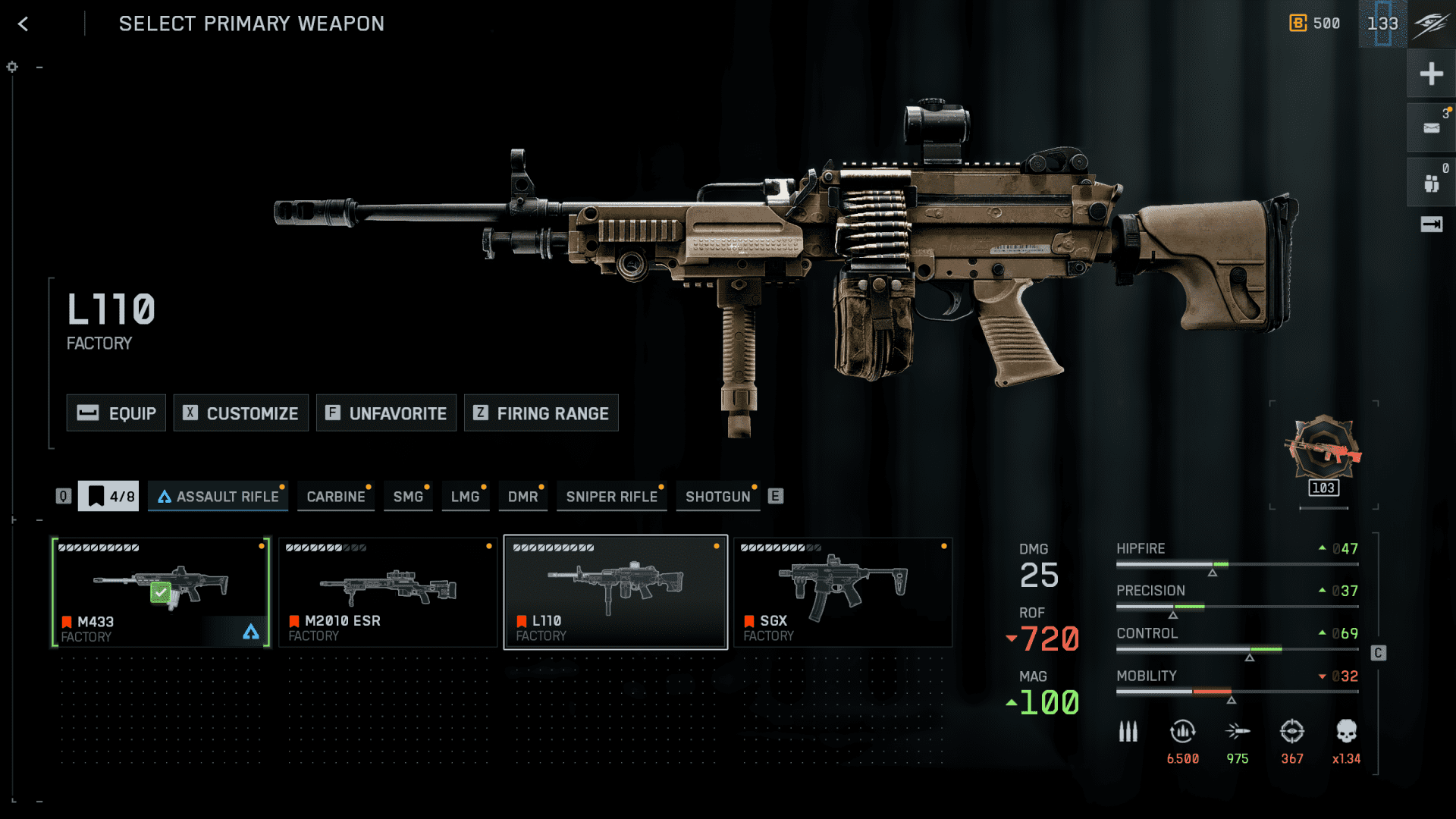The width and height of the screenshot is (1456, 819).
Task: Choose the M2010 ESR weapon tile
Action: coord(388,592)
